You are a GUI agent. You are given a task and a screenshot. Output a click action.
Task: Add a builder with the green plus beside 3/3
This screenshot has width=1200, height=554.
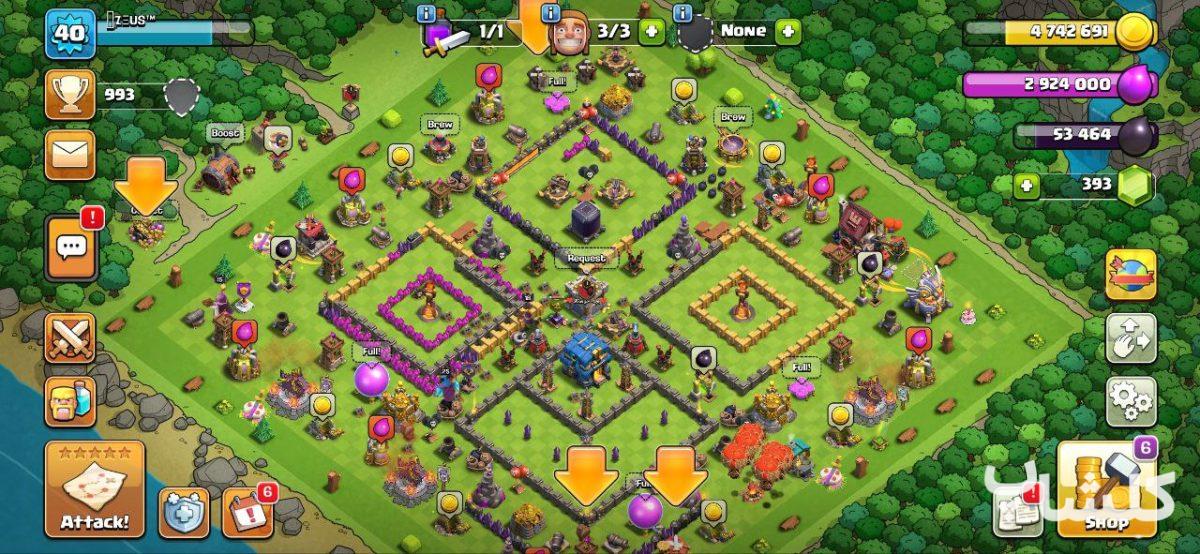652,32
